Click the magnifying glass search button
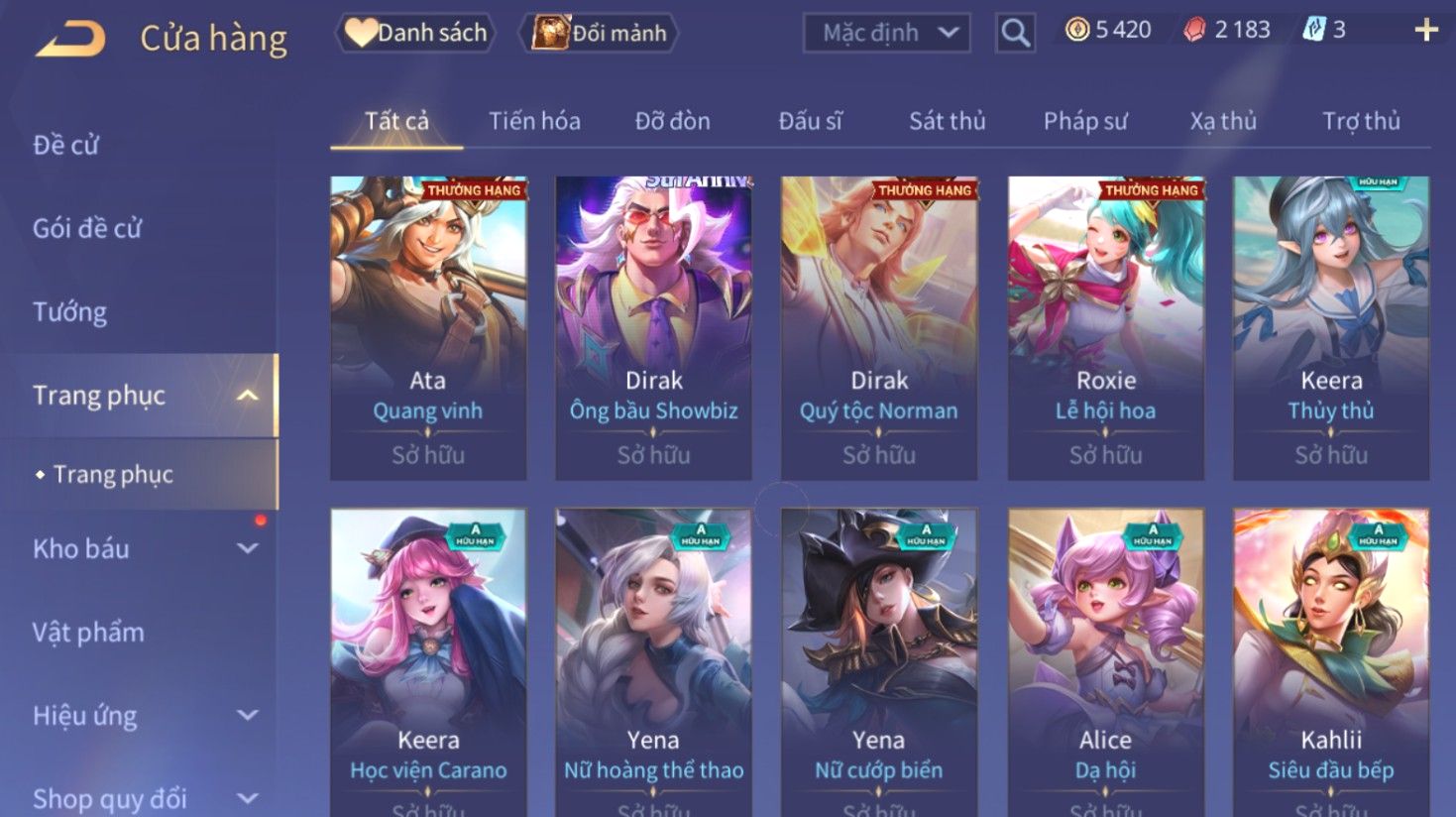The width and height of the screenshot is (1456, 817). tap(1015, 33)
